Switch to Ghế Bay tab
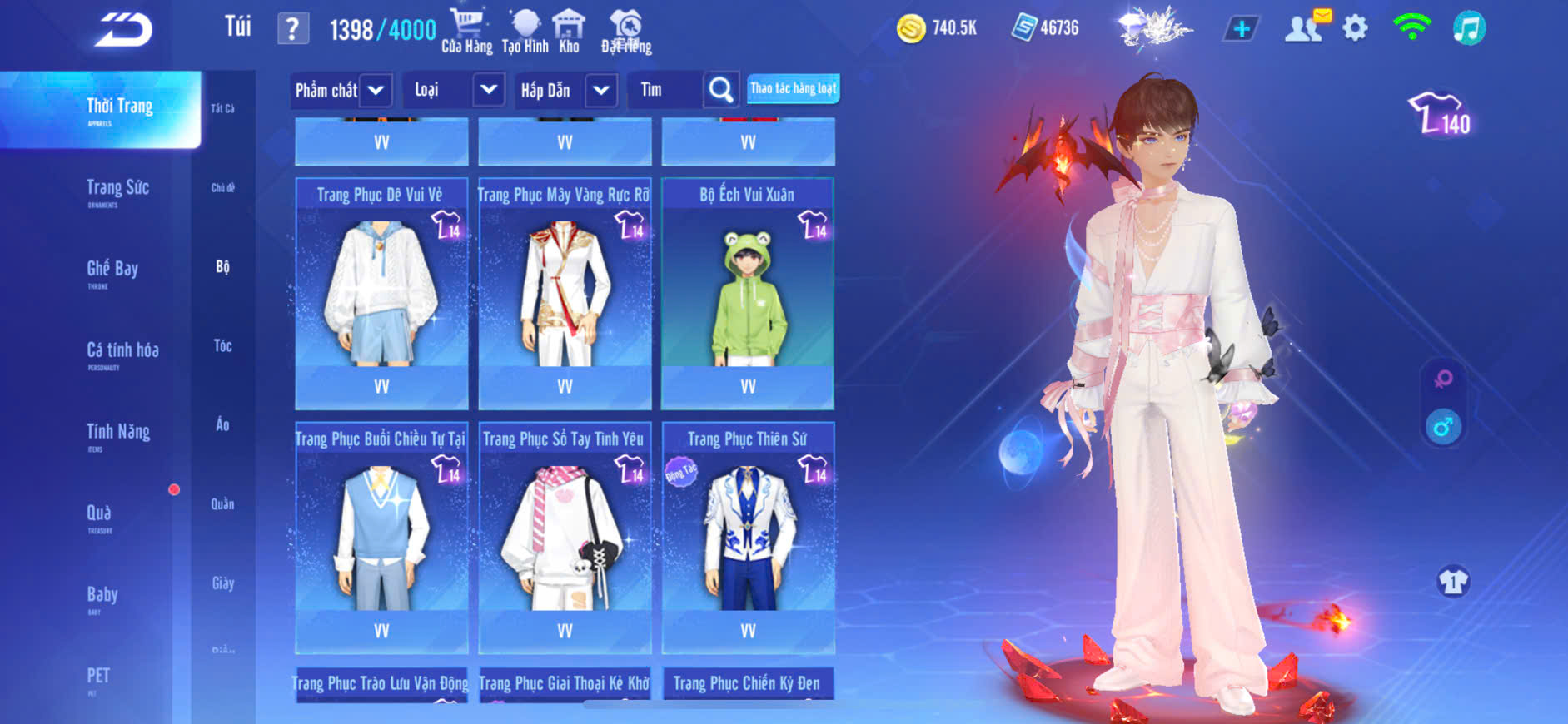1568x724 pixels. click(x=112, y=270)
